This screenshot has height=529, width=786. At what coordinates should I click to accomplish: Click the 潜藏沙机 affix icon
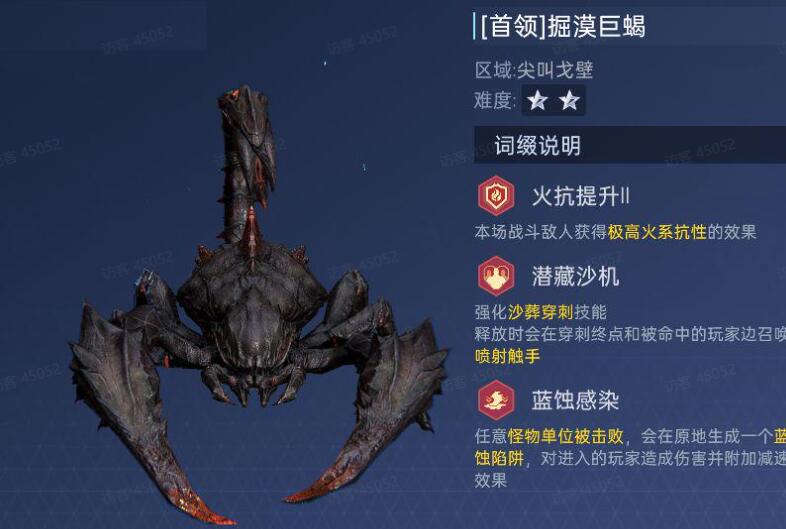495,275
